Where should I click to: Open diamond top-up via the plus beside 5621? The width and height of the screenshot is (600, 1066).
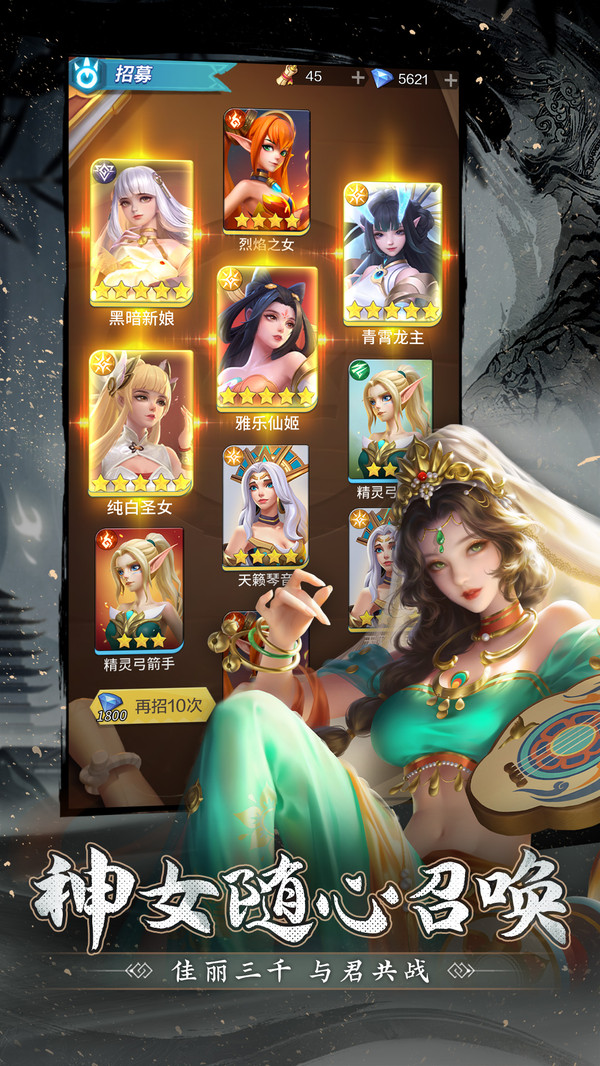(450, 79)
